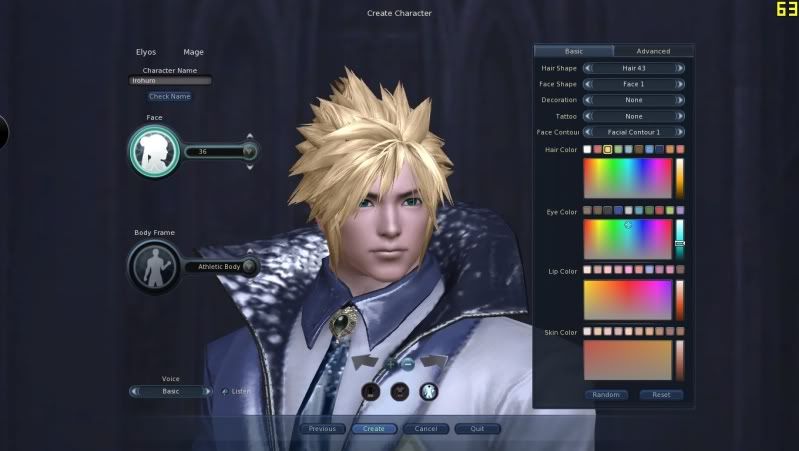Pick the next Face Contour option
Screen dimensions: 799x451
click(x=680, y=132)
